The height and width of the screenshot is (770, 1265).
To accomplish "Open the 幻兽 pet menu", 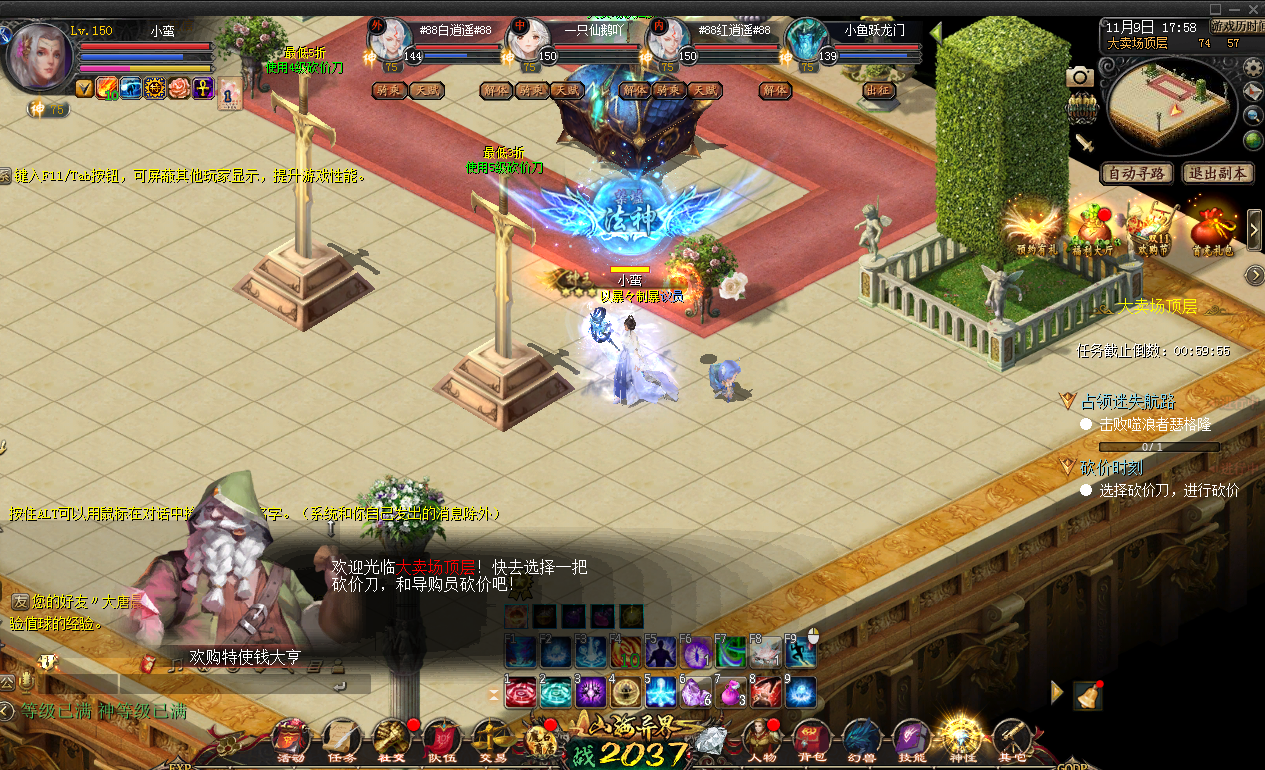I will point(861,740).
